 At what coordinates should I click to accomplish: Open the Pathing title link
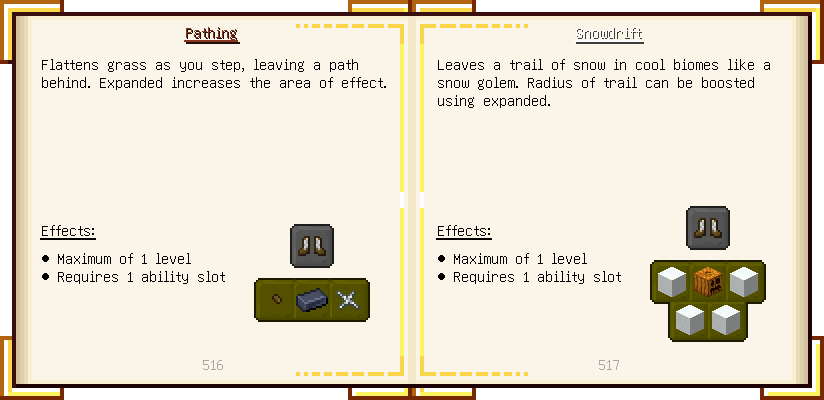click(x=211, y=34)
